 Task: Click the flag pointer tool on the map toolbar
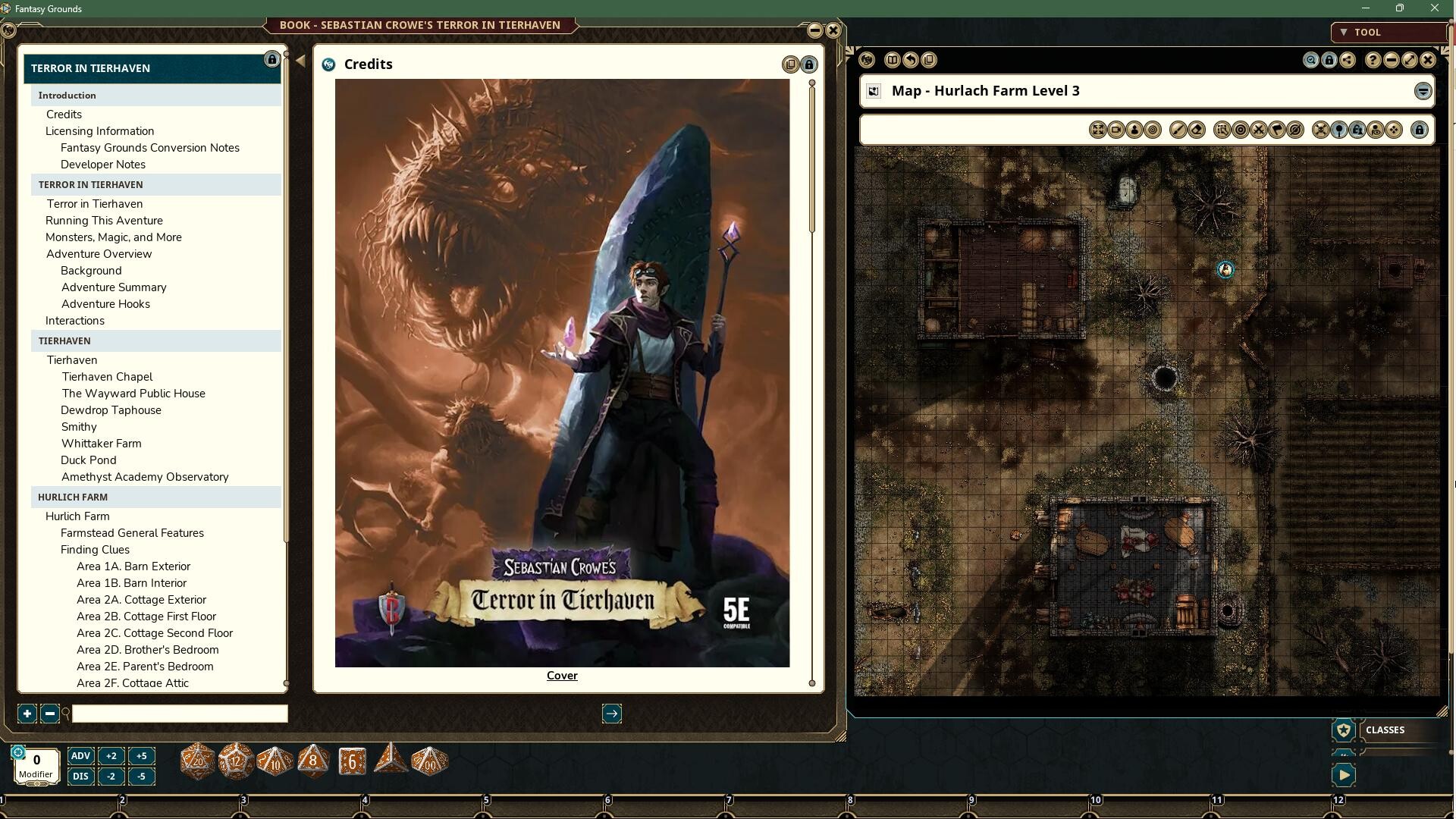pos(1277,130)
